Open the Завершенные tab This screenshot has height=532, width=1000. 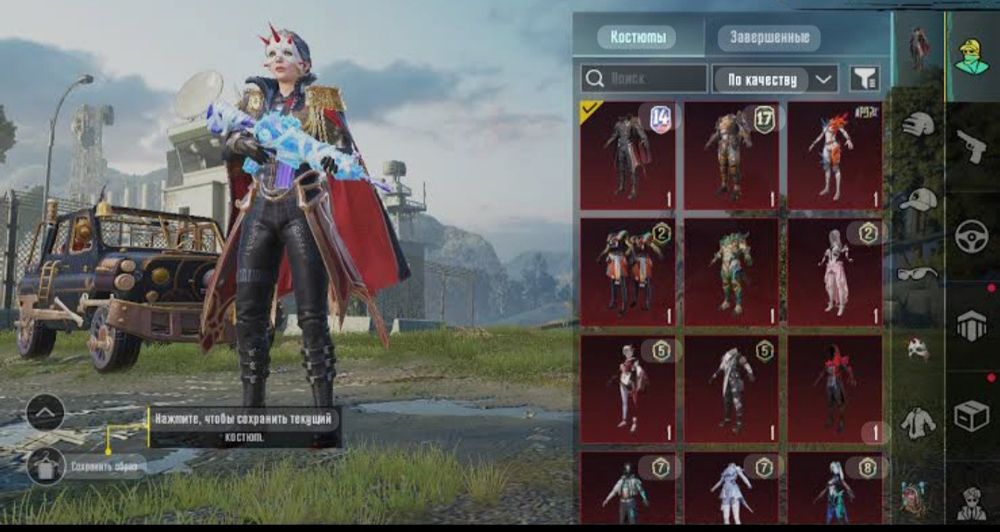click(769, 38)
